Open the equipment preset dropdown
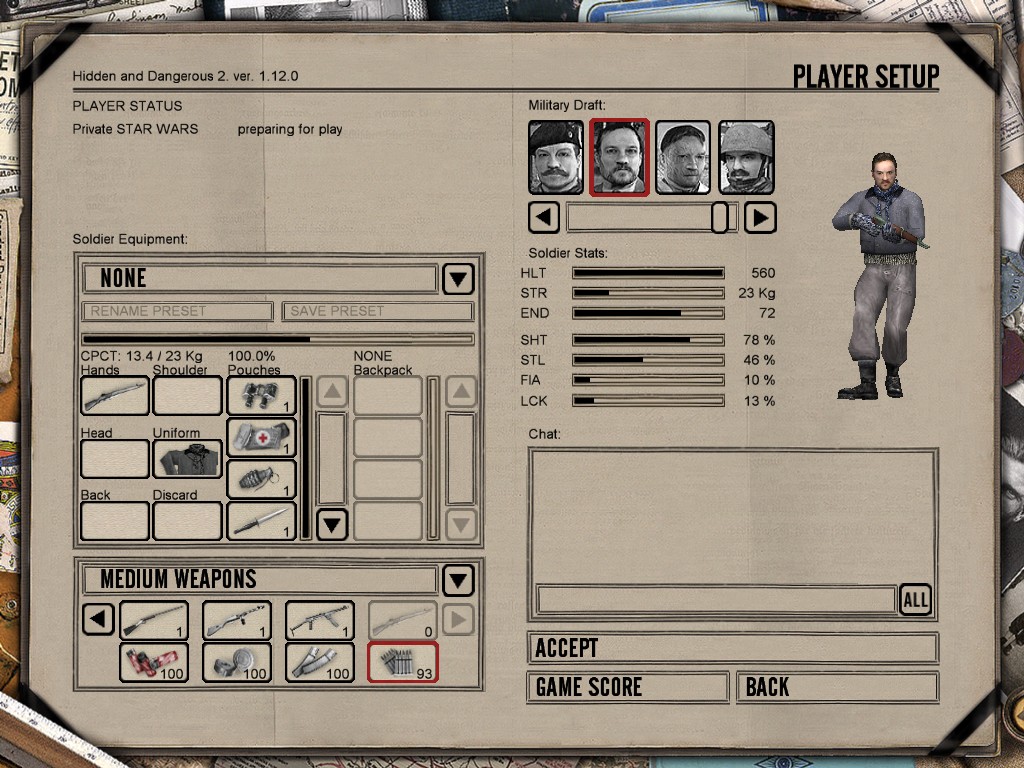 (458, 278)
